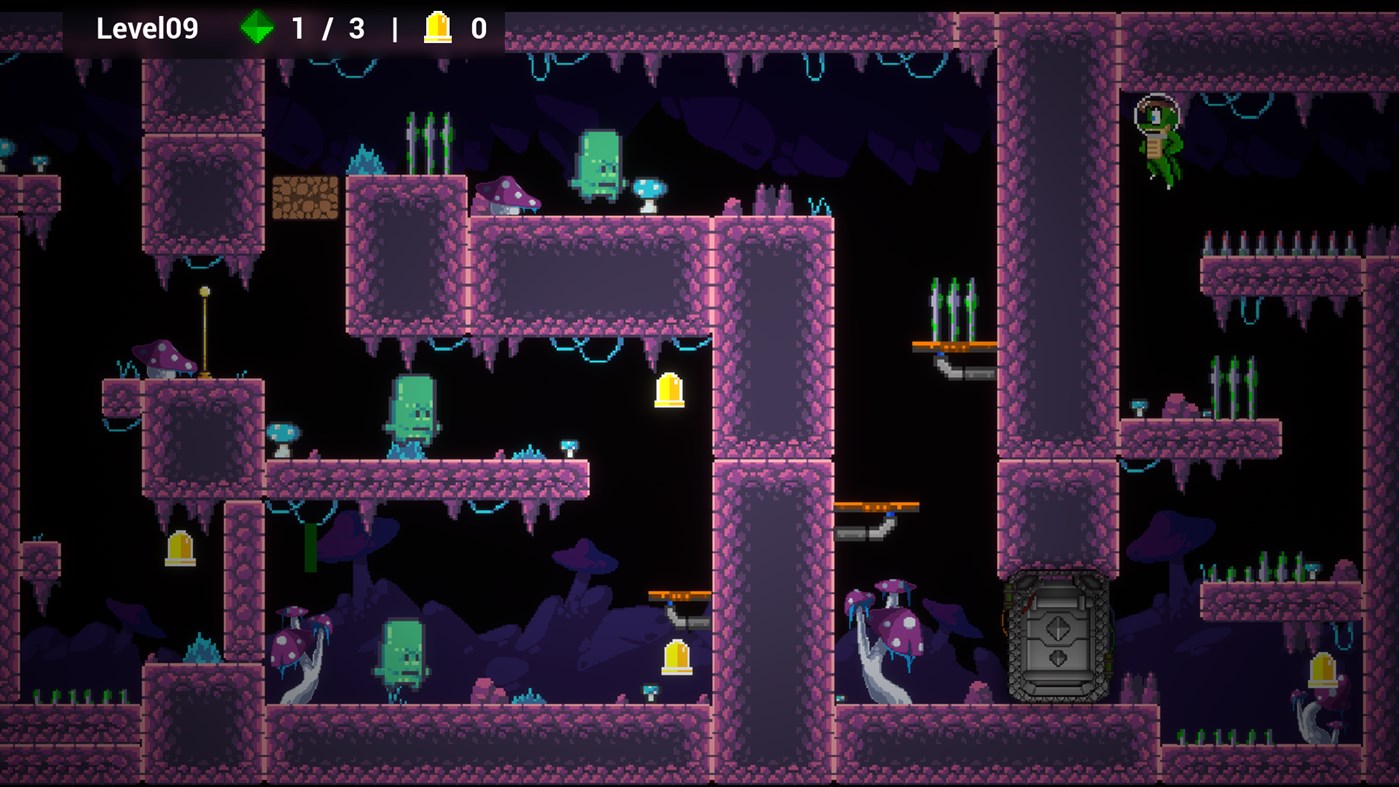
Task: Click the slime enemy standing mid-left platform
Action: (414, 412)
